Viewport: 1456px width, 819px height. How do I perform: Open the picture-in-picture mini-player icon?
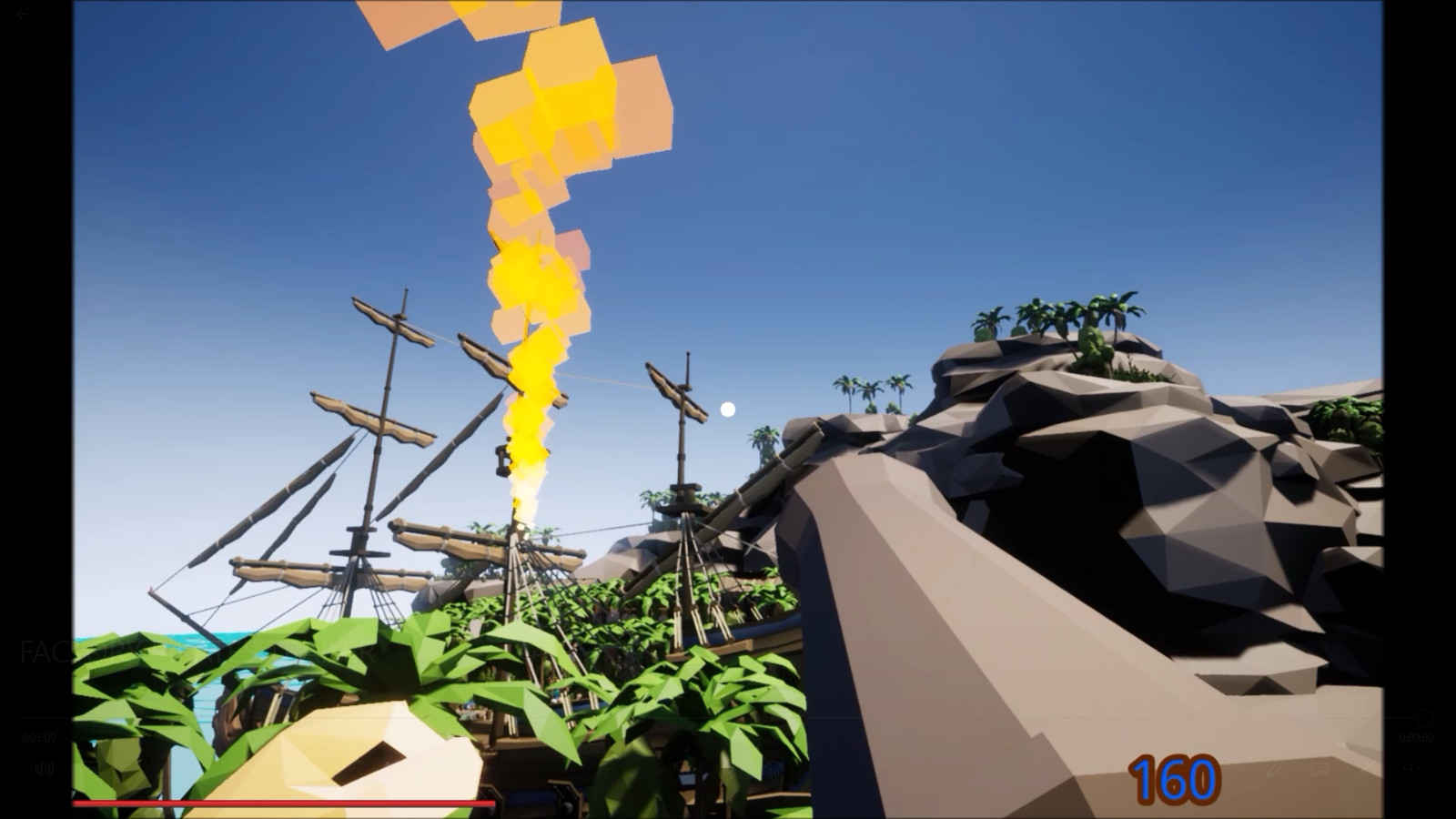coord(1320,769)
